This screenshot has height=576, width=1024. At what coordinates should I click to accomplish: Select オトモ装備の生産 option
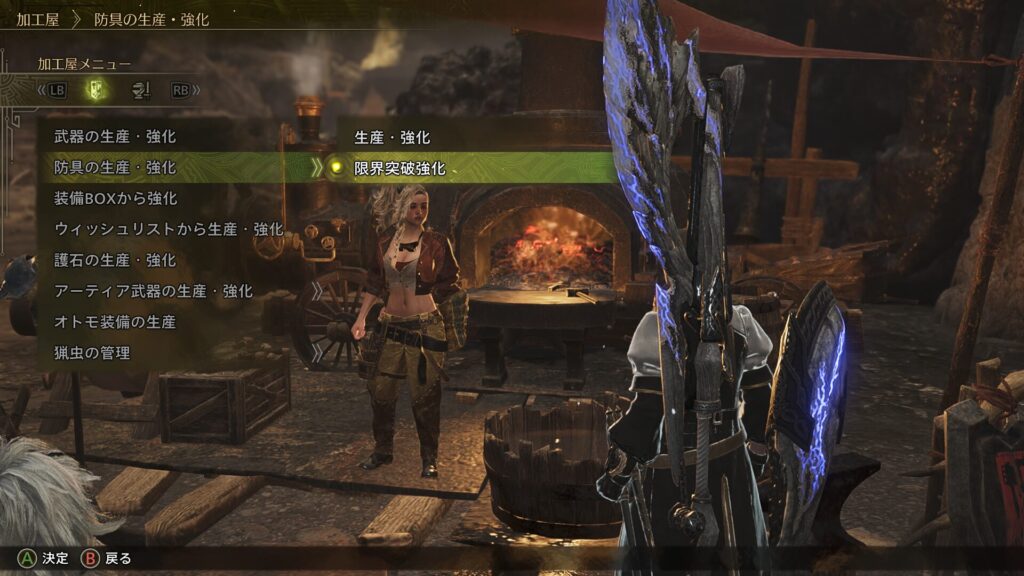[x=115, y=322]
